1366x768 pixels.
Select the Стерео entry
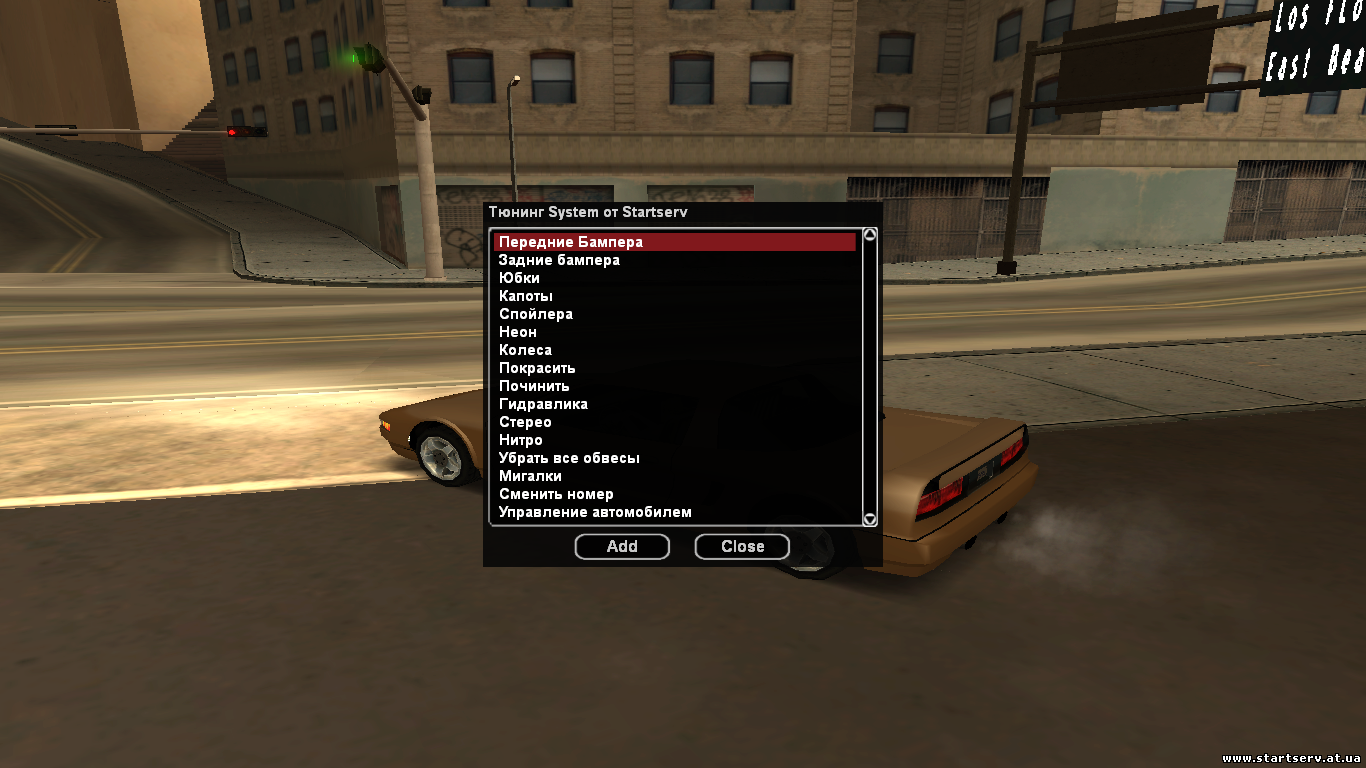[525, 422]
